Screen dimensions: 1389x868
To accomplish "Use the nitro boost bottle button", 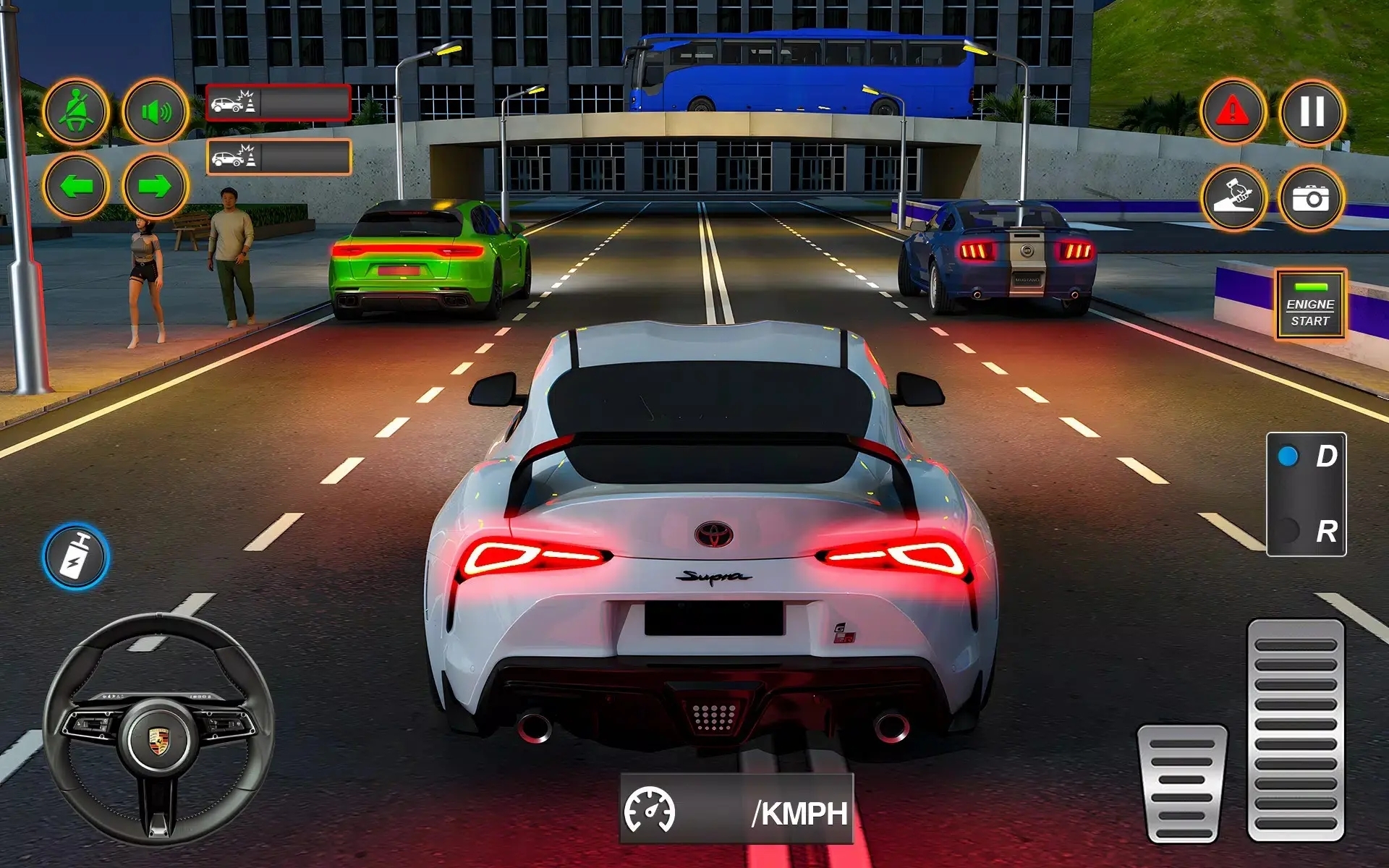I will click(75, 558).
